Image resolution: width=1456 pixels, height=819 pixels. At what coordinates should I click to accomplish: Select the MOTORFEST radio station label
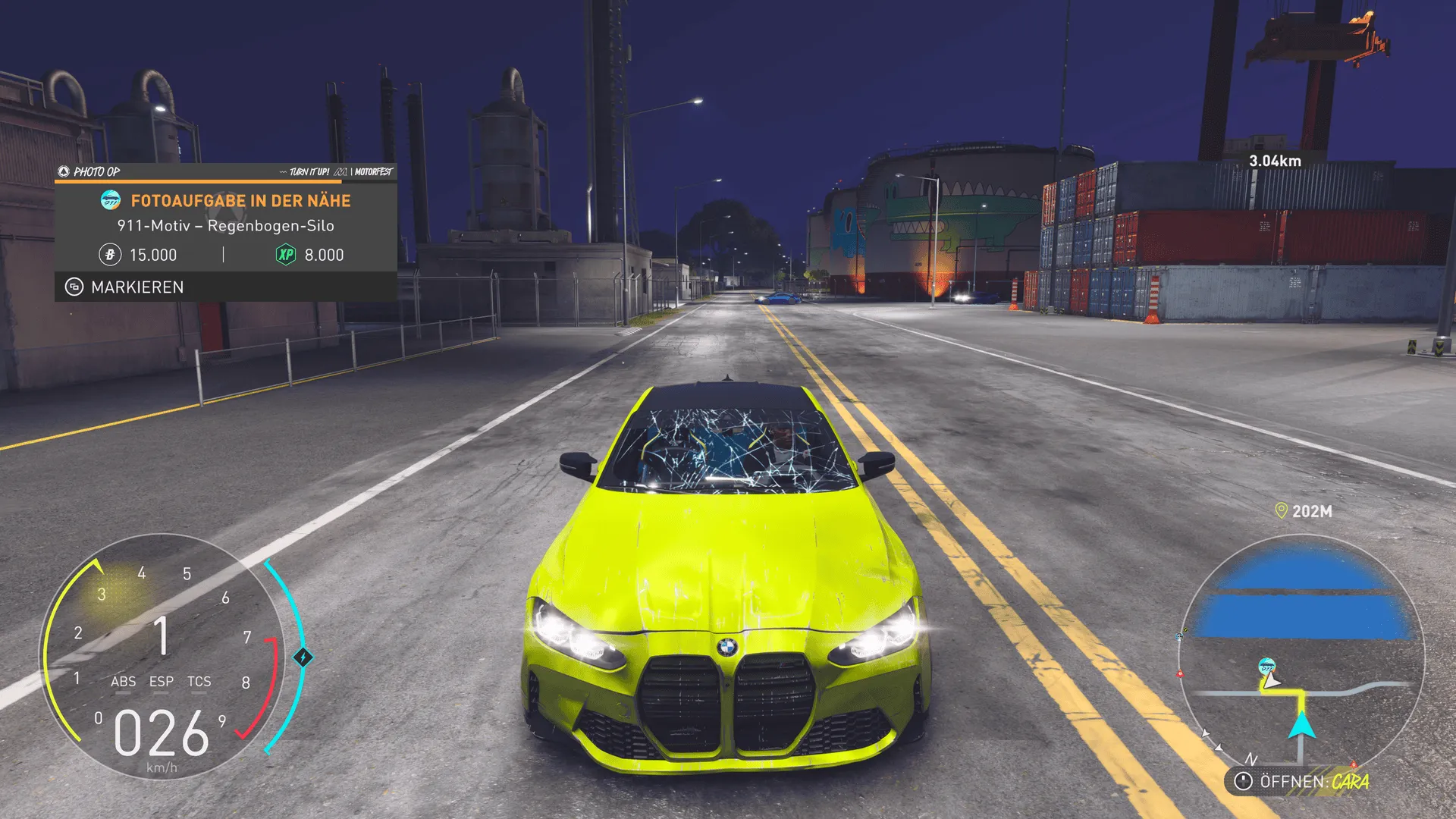coord(374,171)
